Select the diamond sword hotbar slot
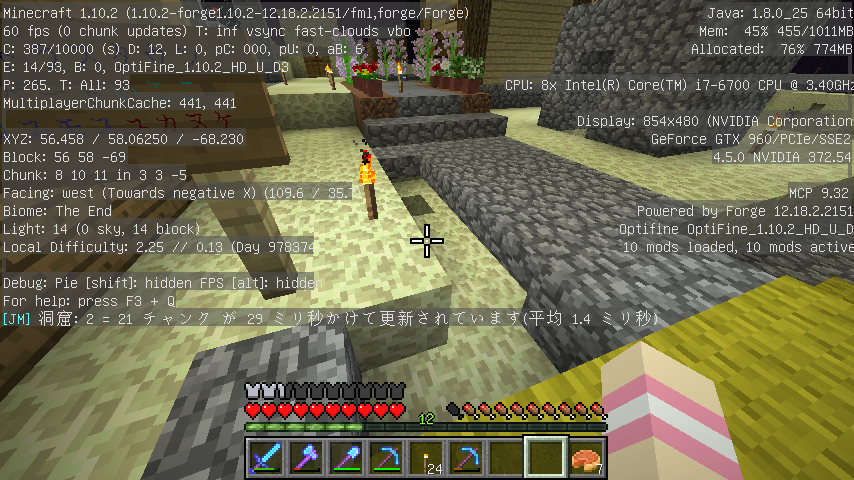Screen dimensions: 854x480 [x=266, y=457]
